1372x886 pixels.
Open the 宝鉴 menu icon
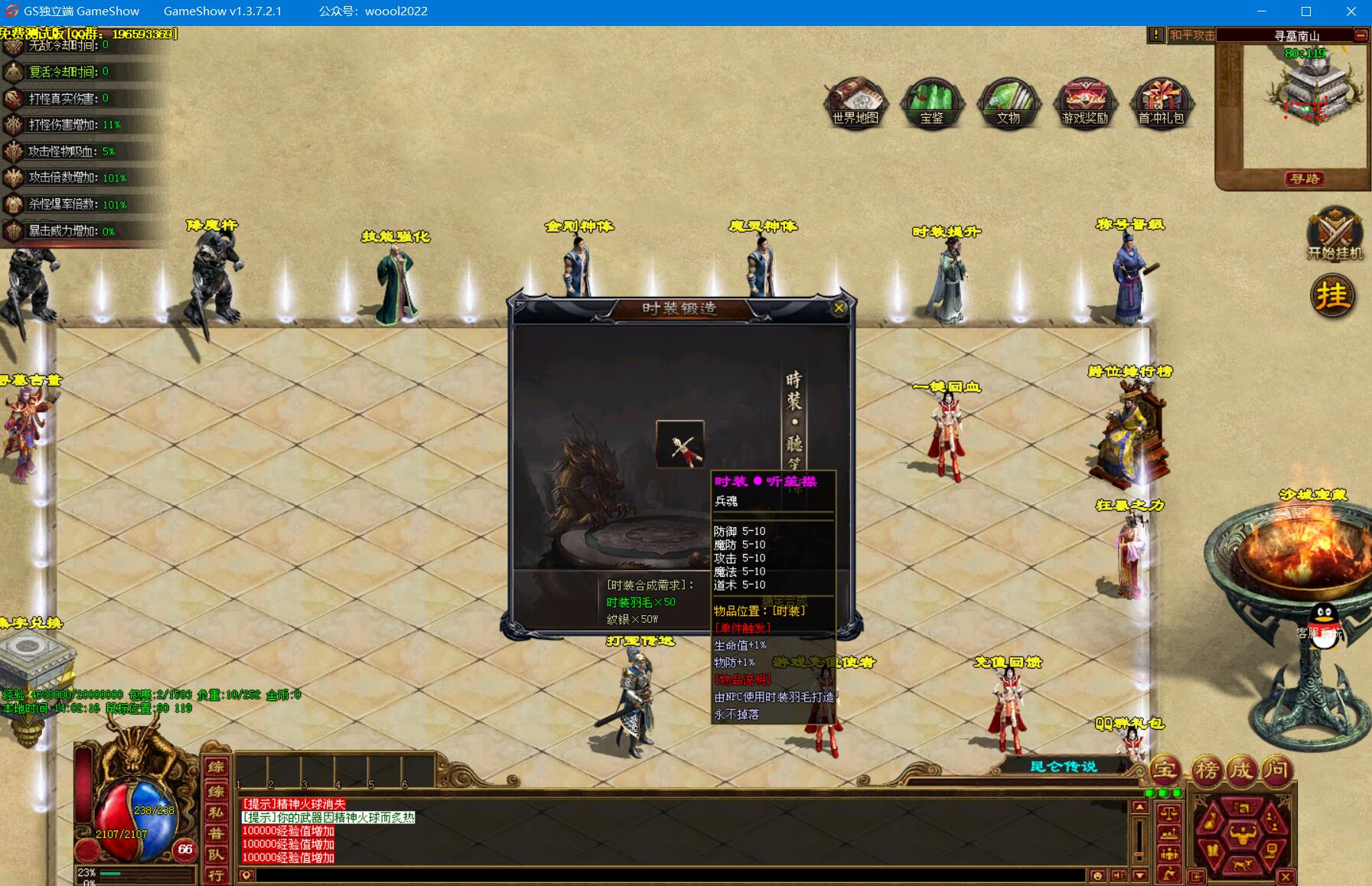(931, 102)
